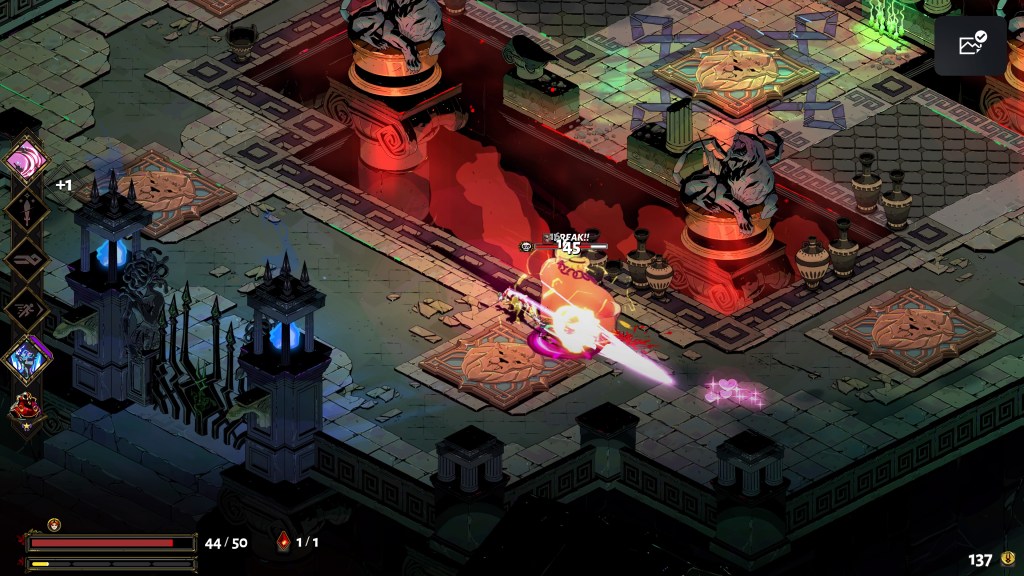Screen dimensions: 1024x576
Task: Open the screenshot capture overlay button
Action: tap(970, 45)
